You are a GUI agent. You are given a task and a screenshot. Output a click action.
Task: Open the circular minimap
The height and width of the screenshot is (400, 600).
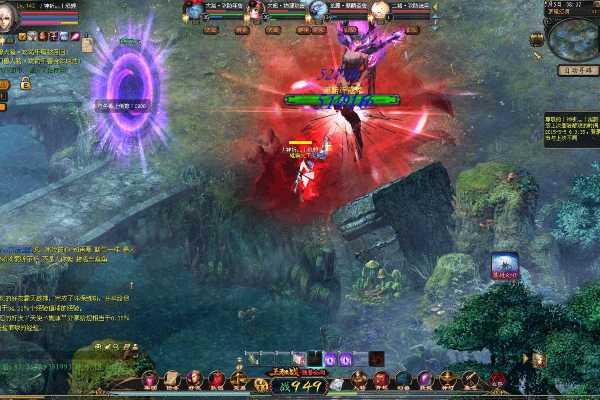pos(575,37)
